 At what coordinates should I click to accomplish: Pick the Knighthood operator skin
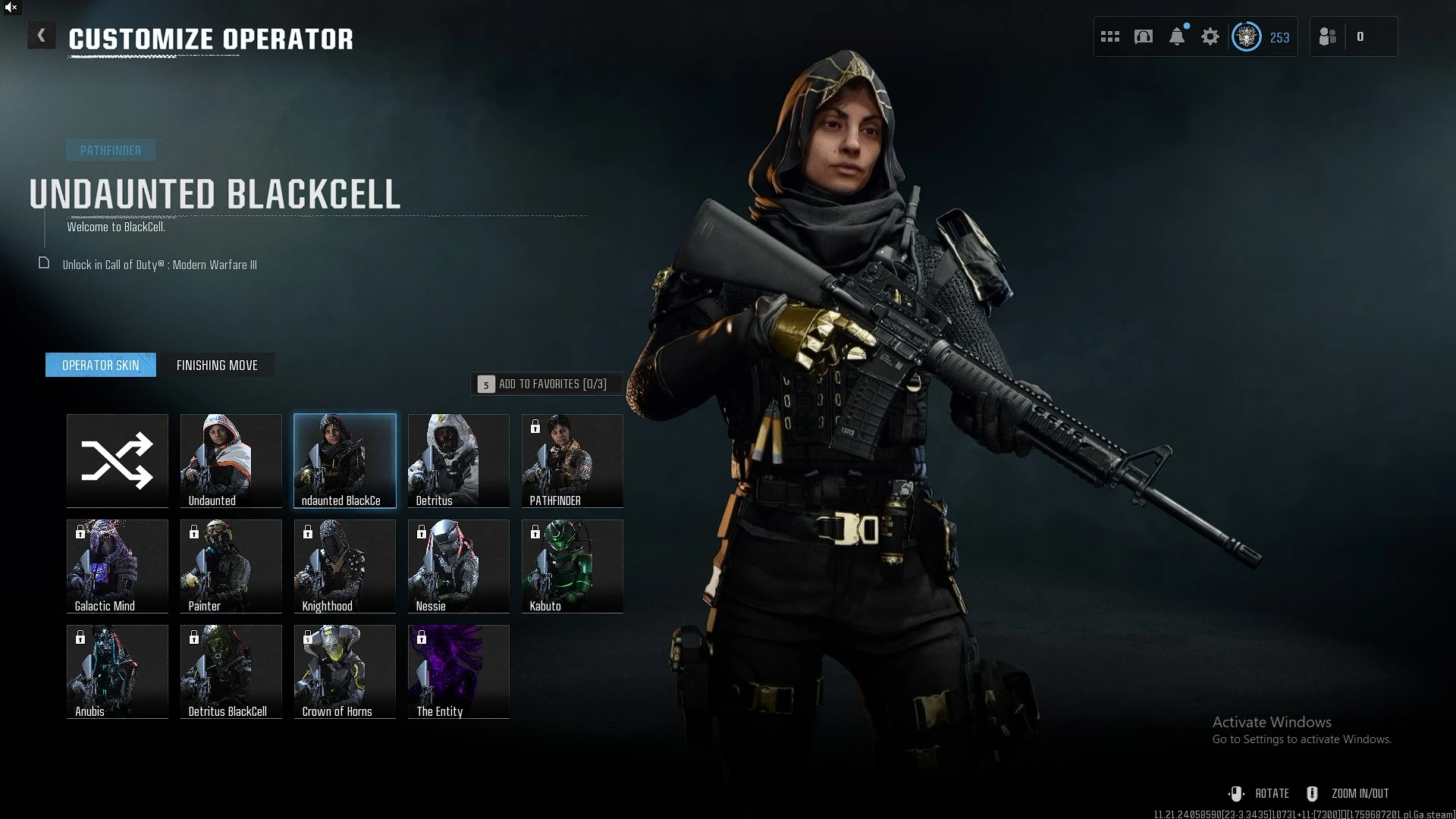click(345, 566)
